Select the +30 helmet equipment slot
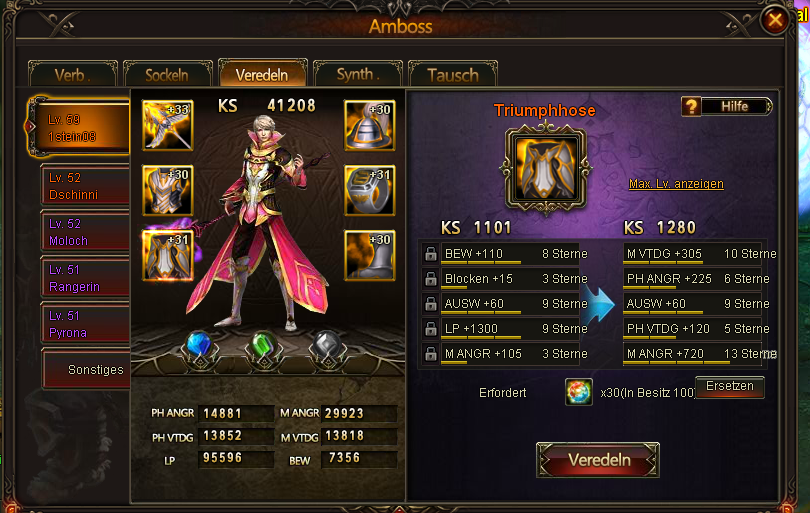This screenshot has width=810, height=513. point(369,125)
